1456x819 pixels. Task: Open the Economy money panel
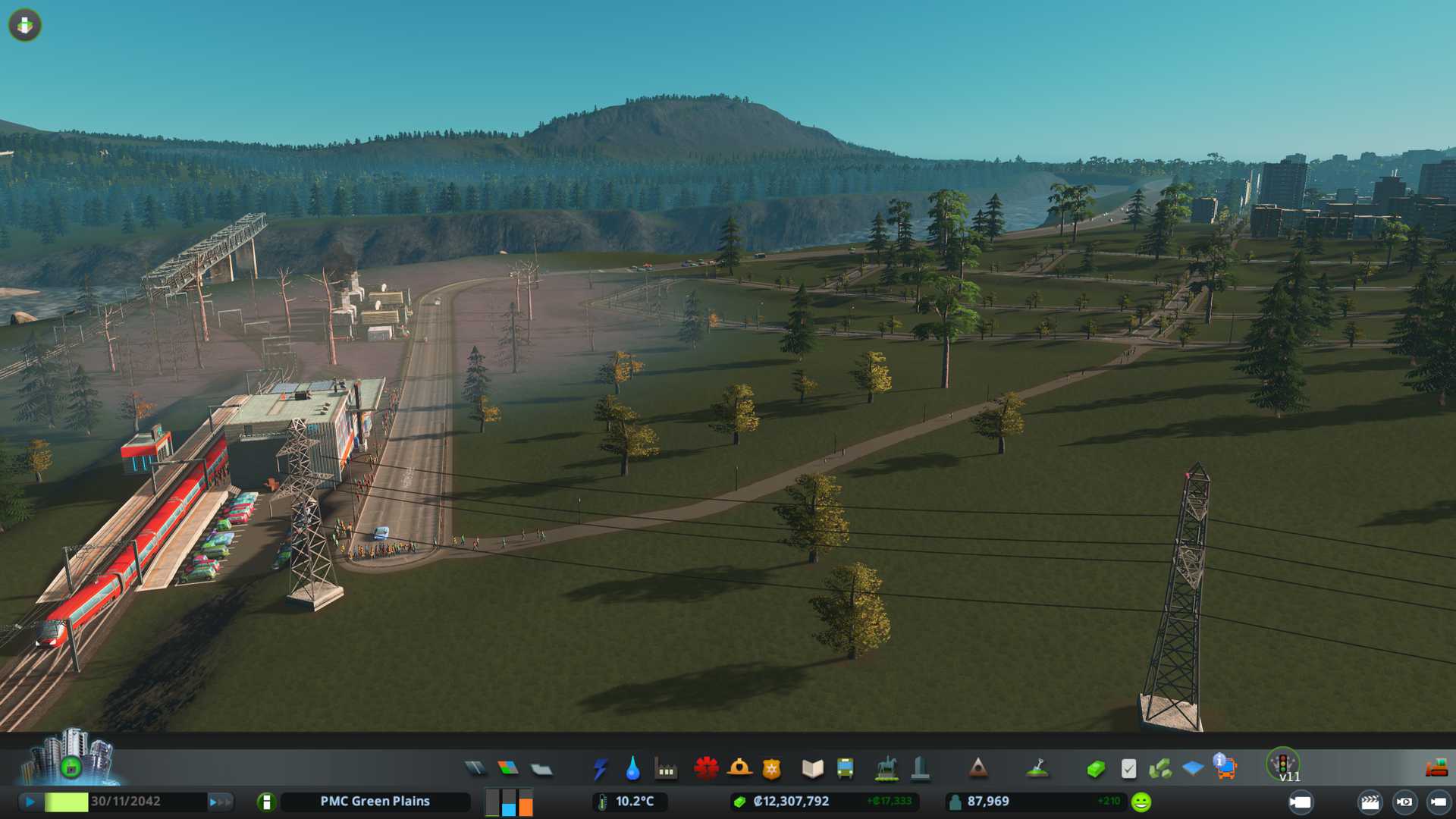[x=1095, y=769]
